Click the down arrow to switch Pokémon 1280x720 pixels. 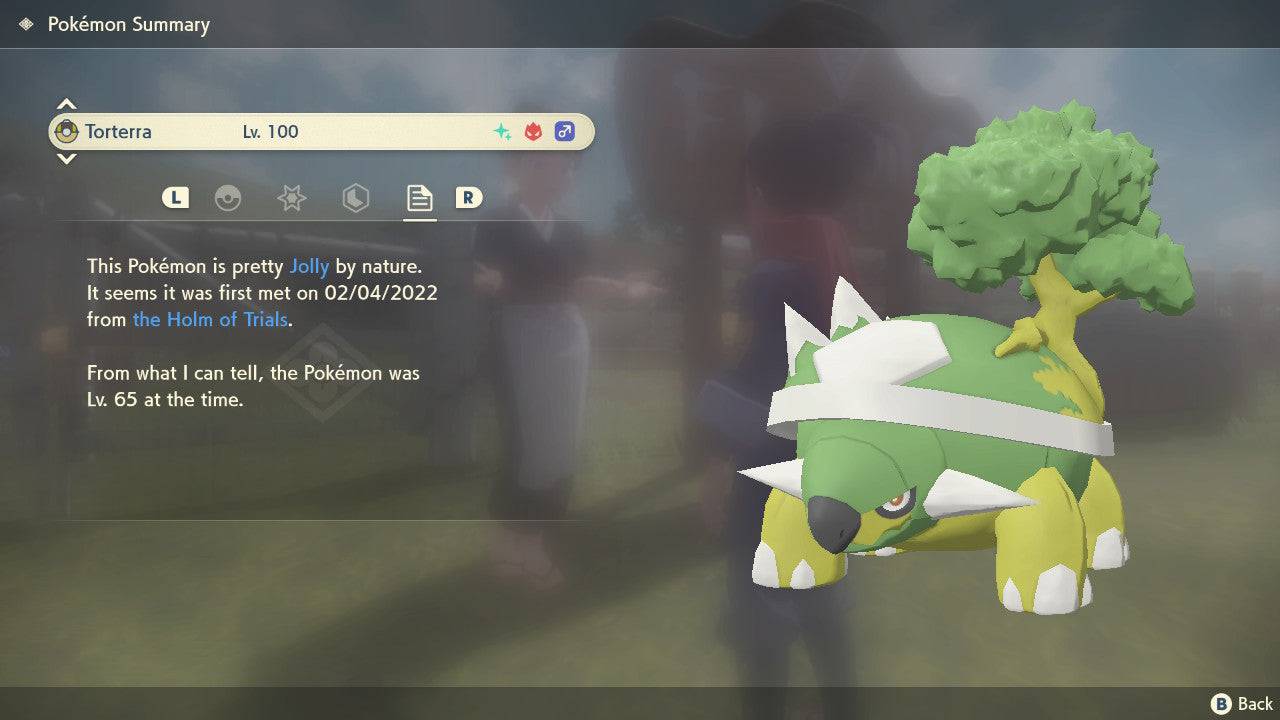pyautogui.click(x=66, y=159)
